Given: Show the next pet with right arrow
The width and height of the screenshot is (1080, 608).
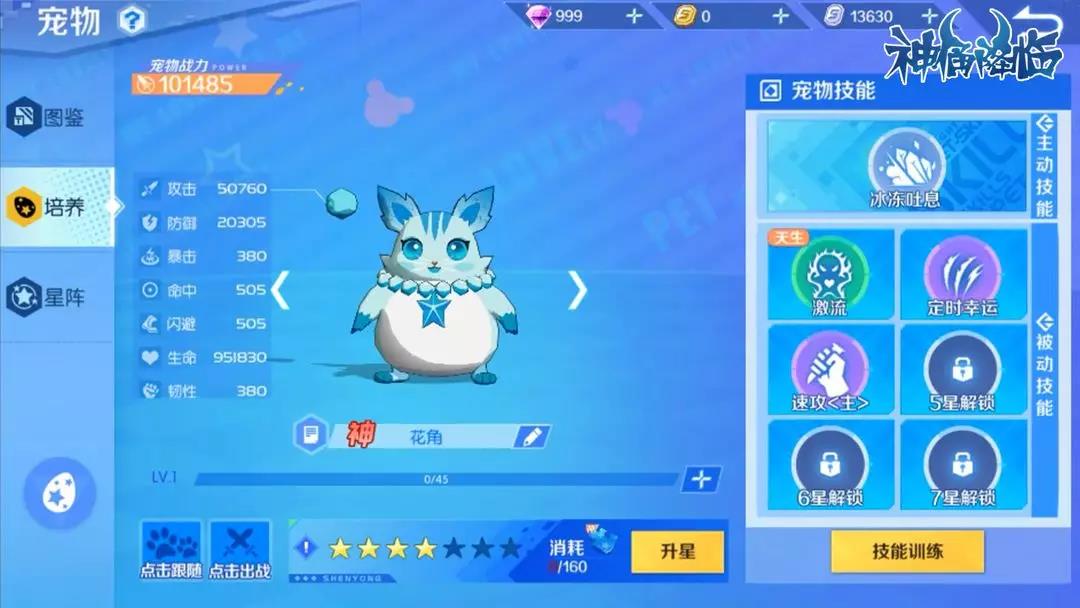Looking at the screenshot, I should [x=577, y=290].
